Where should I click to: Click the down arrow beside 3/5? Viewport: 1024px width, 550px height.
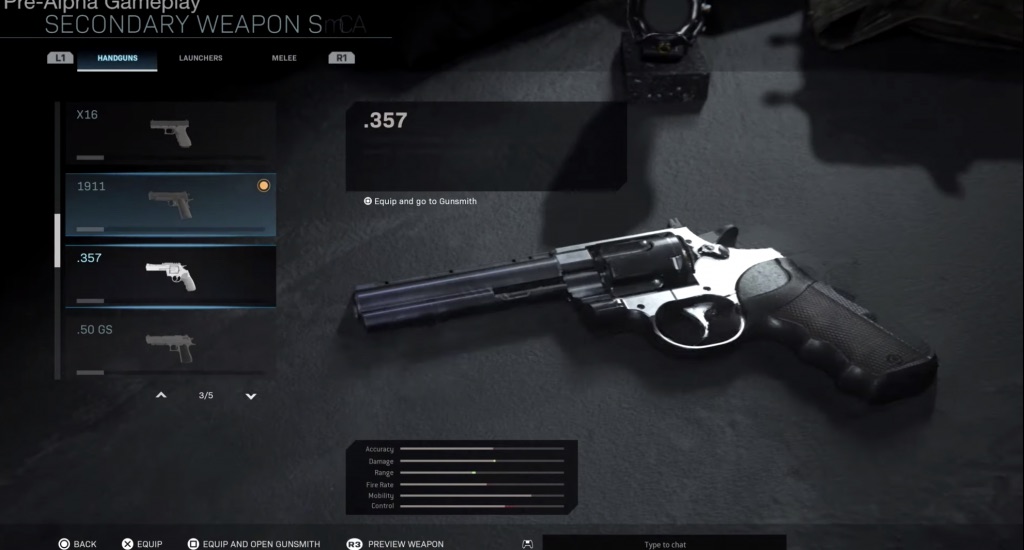(x=251, y=396)
